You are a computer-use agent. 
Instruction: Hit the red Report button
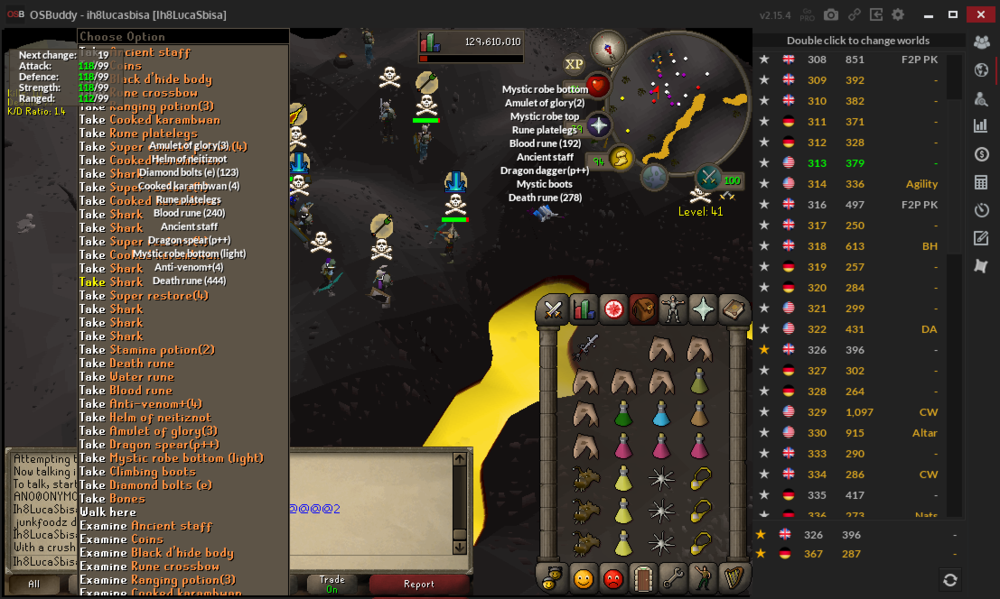[419, 584]
